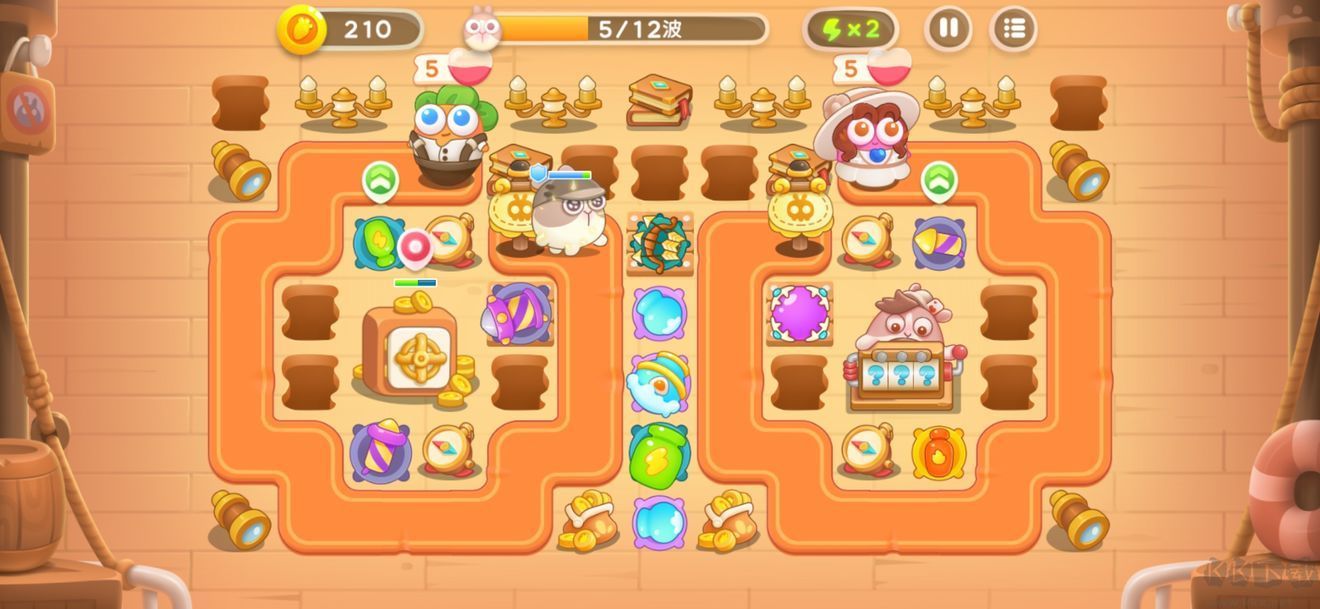Toggle the x2 game speed button

point(850,29)
